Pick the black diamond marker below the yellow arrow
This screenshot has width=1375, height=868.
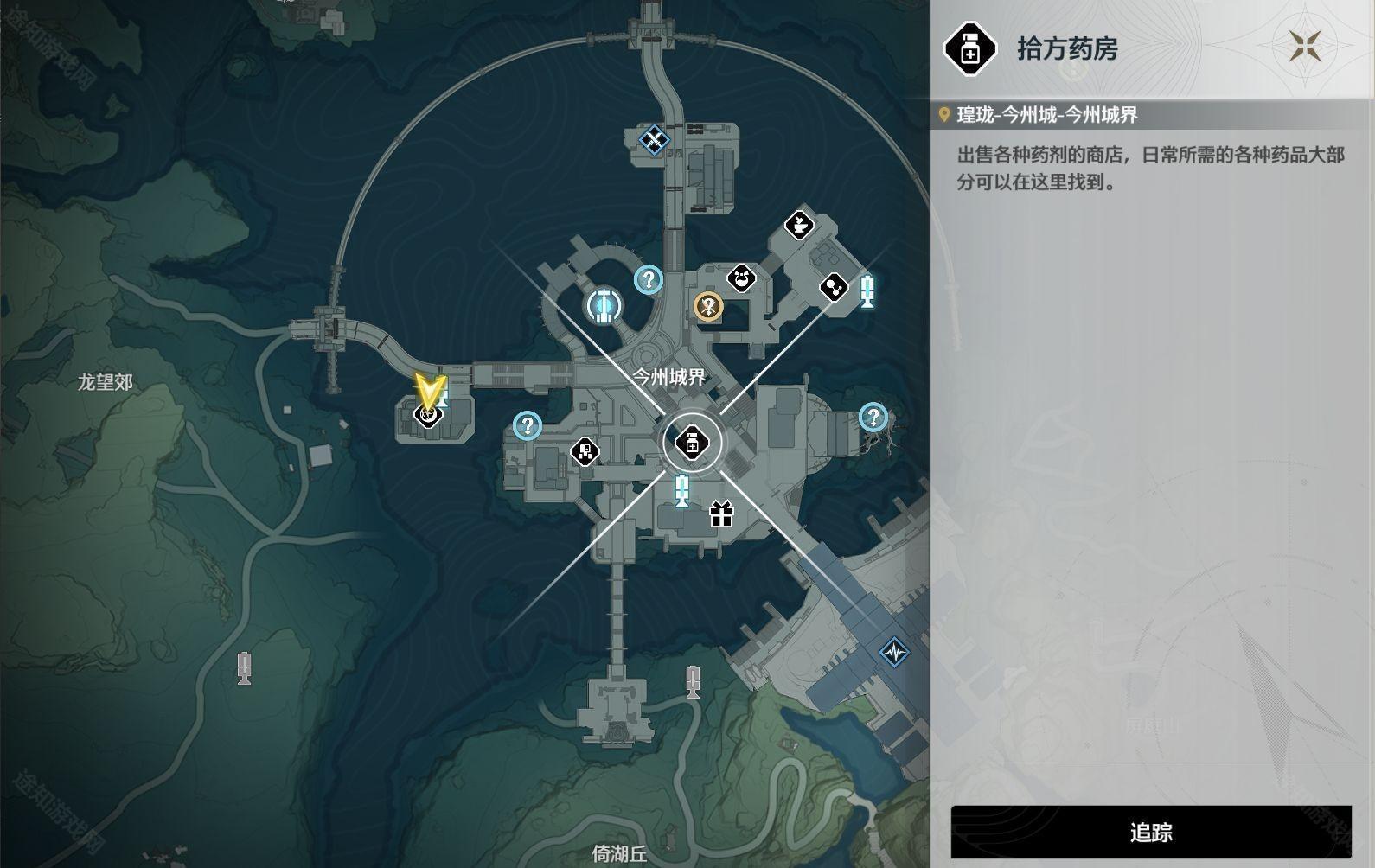click(x=427, y=415)
